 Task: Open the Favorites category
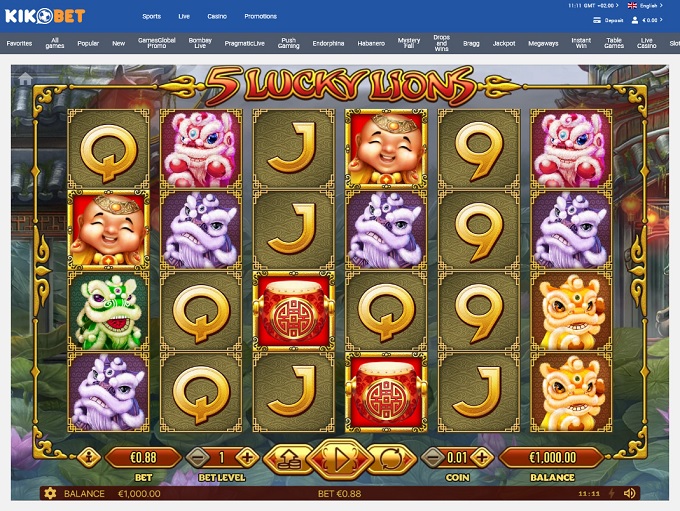[19, 44]
